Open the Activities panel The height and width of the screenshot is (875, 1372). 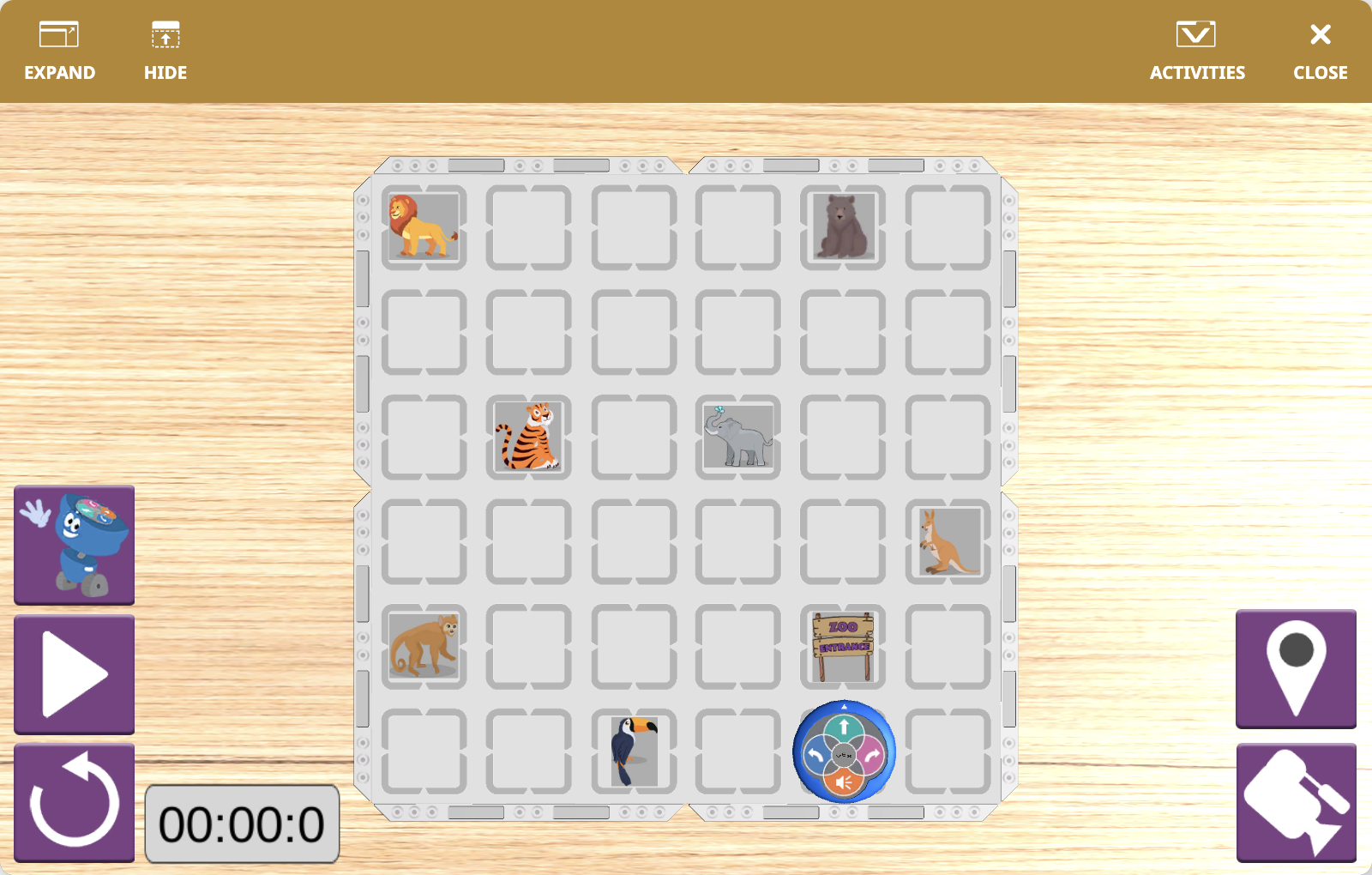point(1197,47)
